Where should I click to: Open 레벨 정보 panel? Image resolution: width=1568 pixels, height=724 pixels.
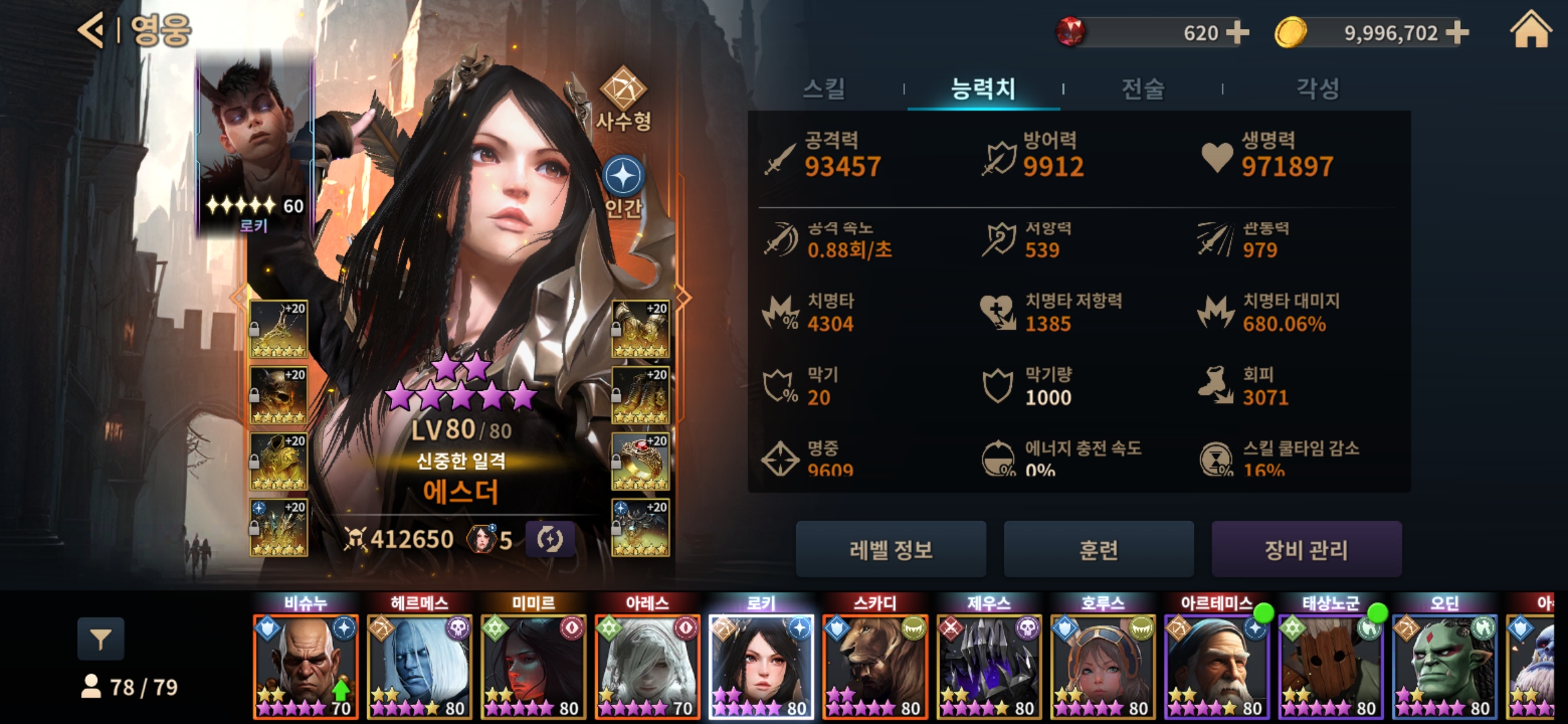tap(891, 550)
